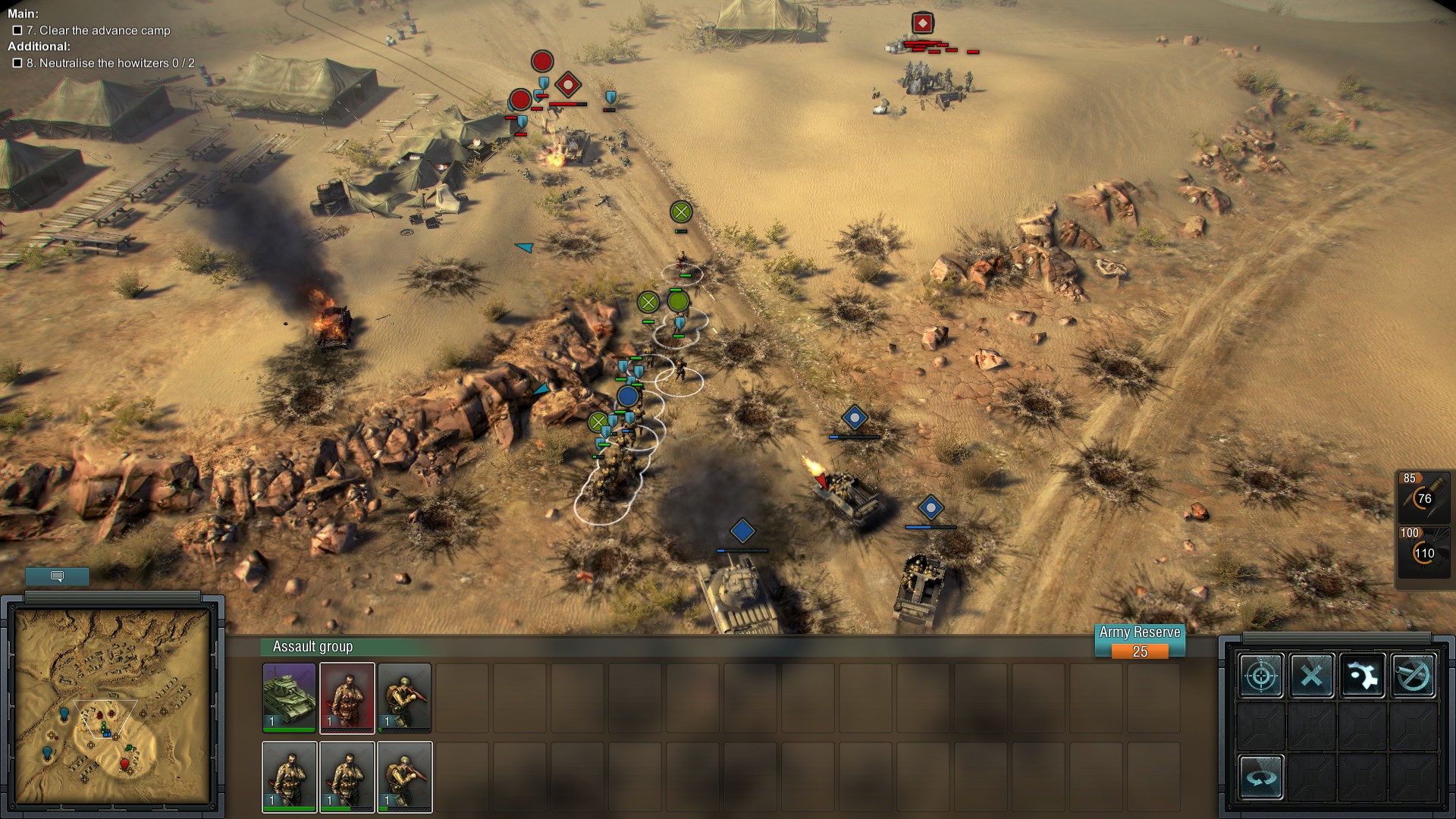The image size is (1456, 819).
Task: Select objective 8 Neutralise the howitzers
Action: pyautogui.click(x=110, y=63)
